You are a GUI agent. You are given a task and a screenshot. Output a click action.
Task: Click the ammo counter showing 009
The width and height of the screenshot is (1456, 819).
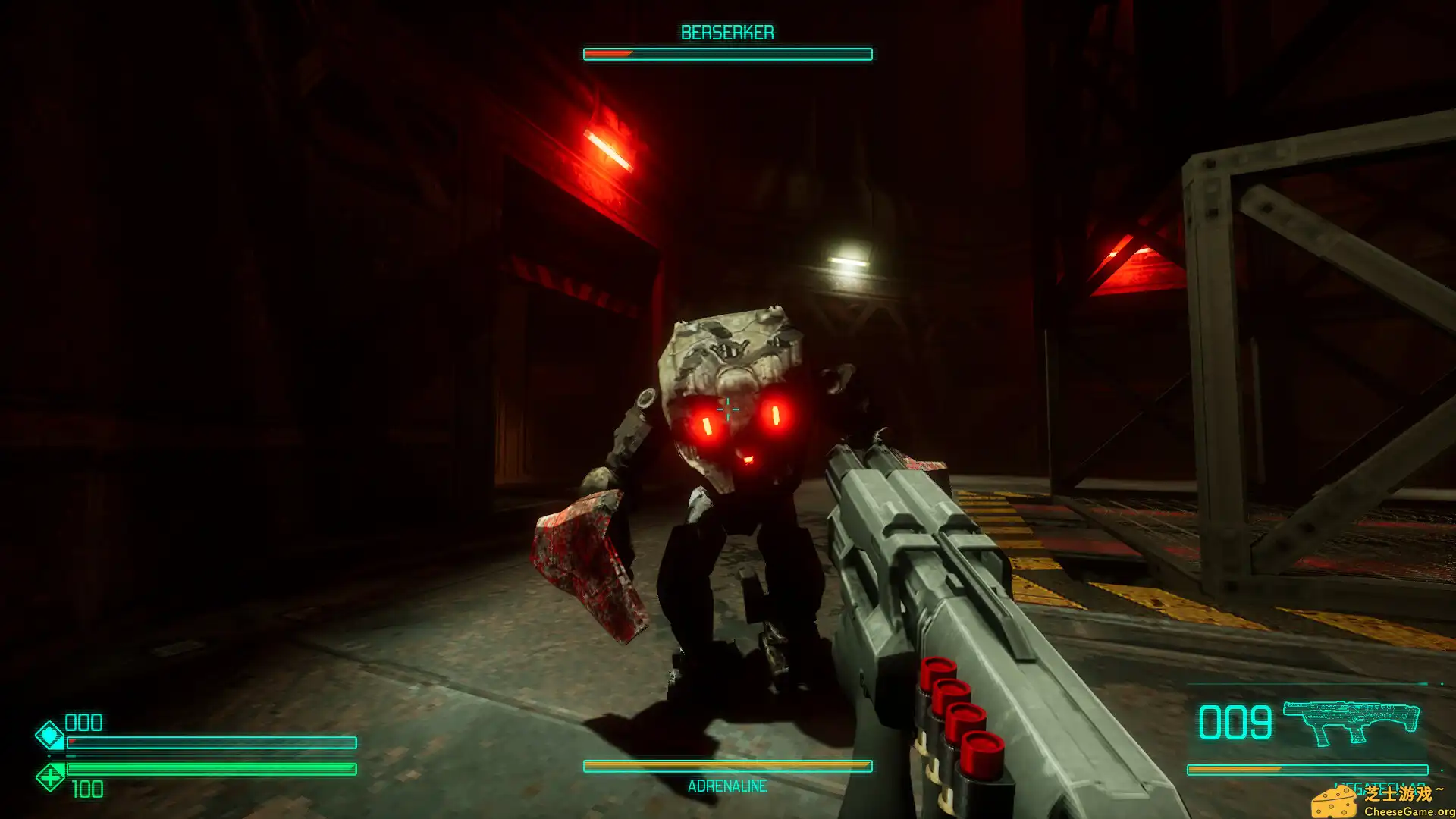(1235, 722)
